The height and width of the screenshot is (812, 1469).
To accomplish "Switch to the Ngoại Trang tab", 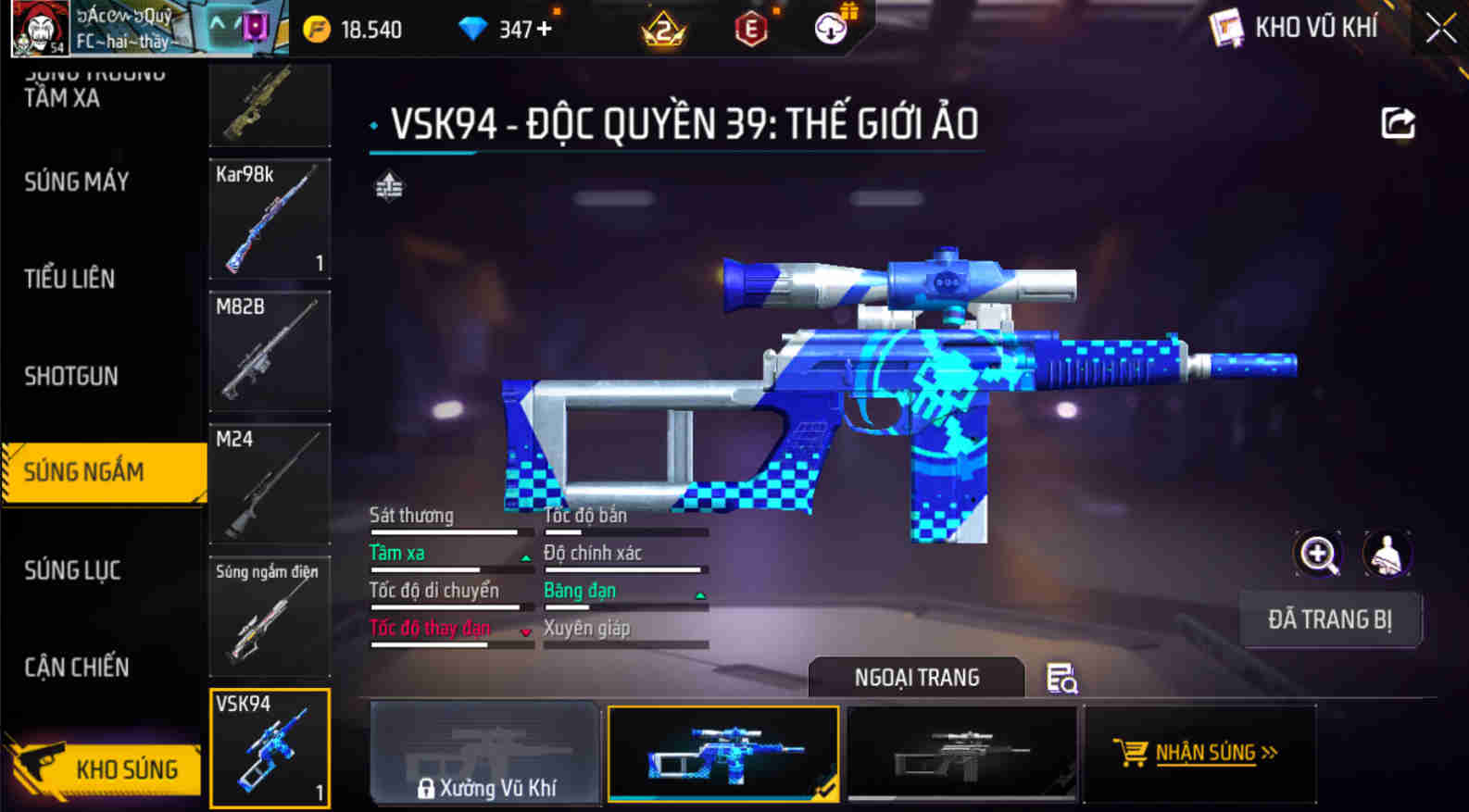I will [x=915, y=677].
